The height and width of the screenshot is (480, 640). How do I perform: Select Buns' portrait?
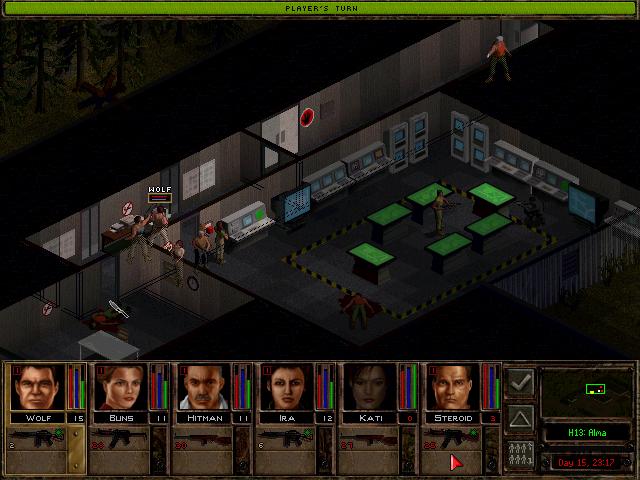(x=120, y=387)
